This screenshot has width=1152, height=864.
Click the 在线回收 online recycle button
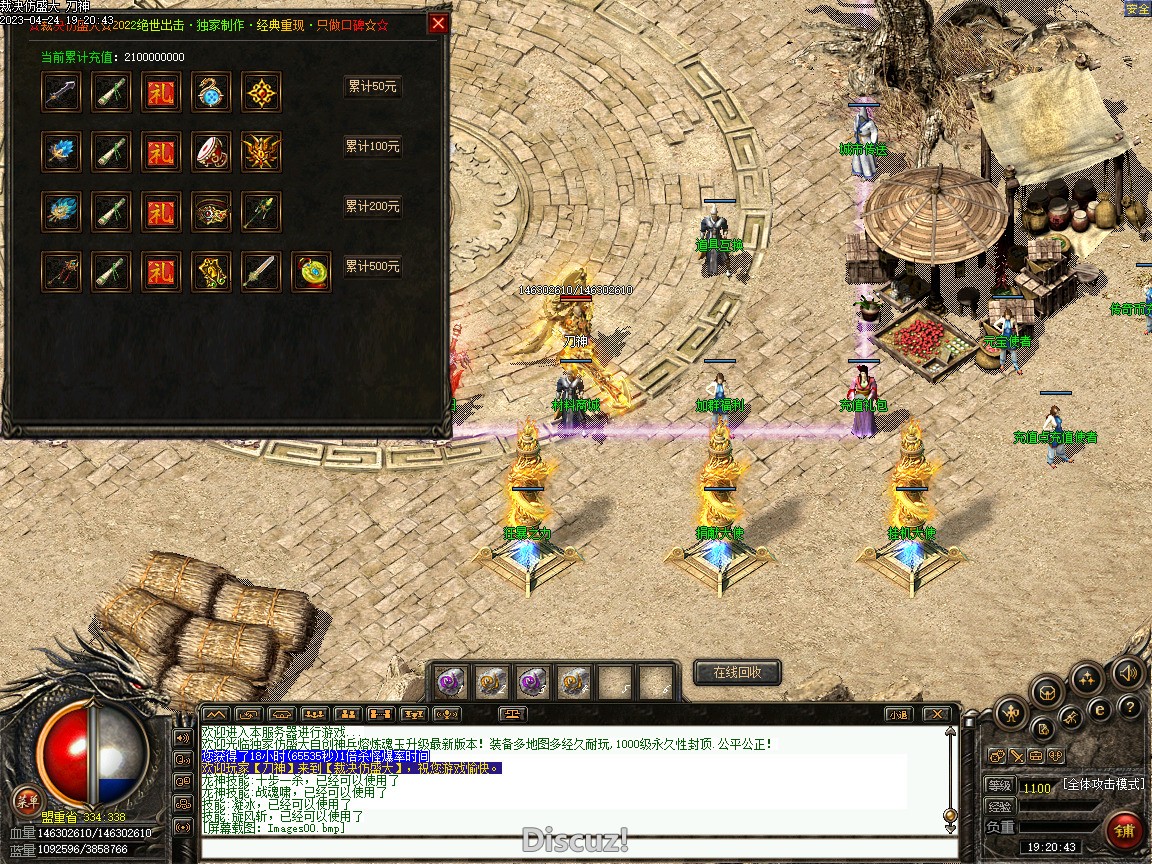click(x=736, y=672)
